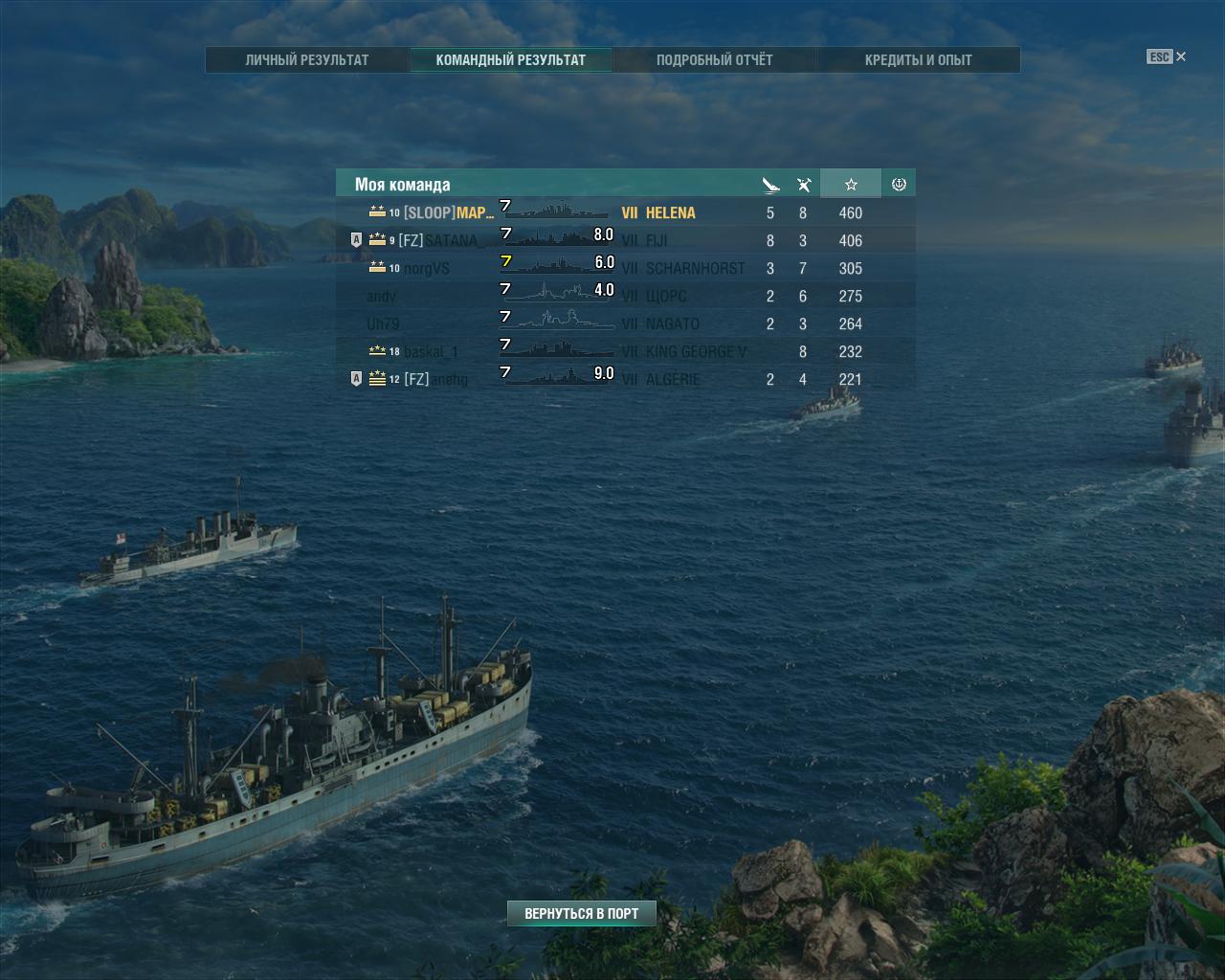Select the Helena player row
Image resolution: width=1225 pixels, height=980 pixels.
click(626, 212)
